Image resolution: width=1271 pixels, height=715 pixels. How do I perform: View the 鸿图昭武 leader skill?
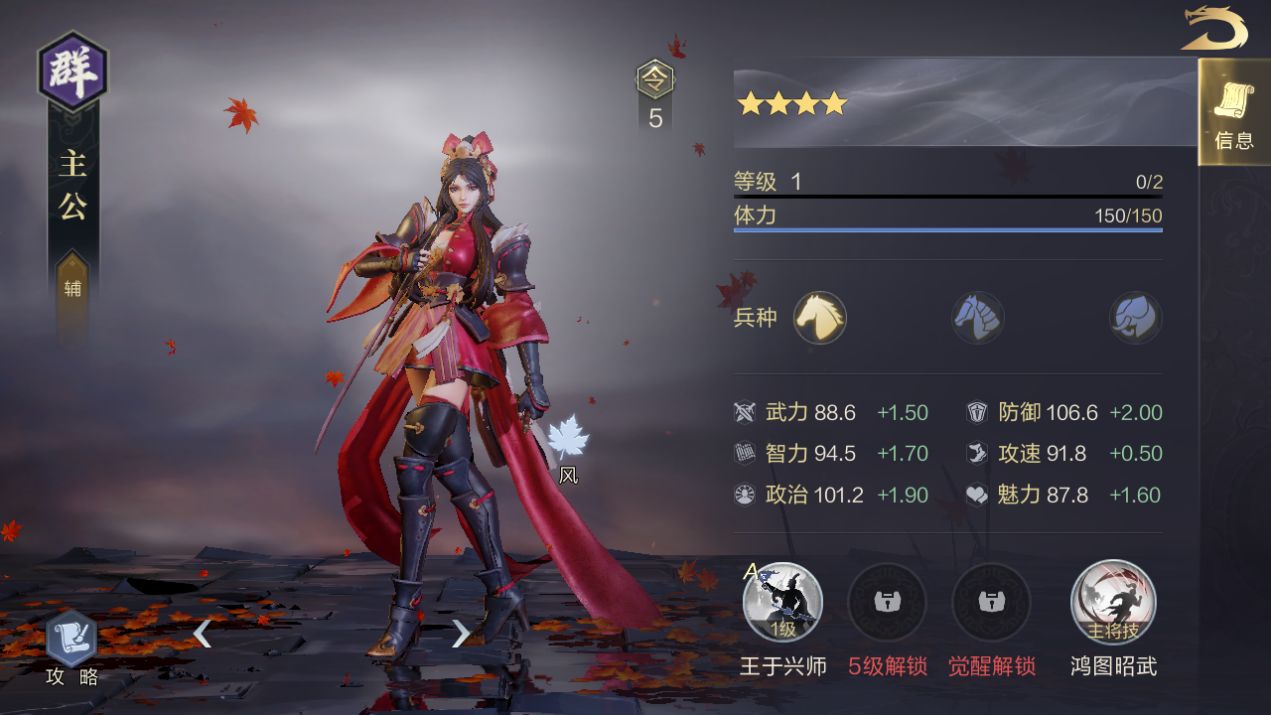[1113, 602]
